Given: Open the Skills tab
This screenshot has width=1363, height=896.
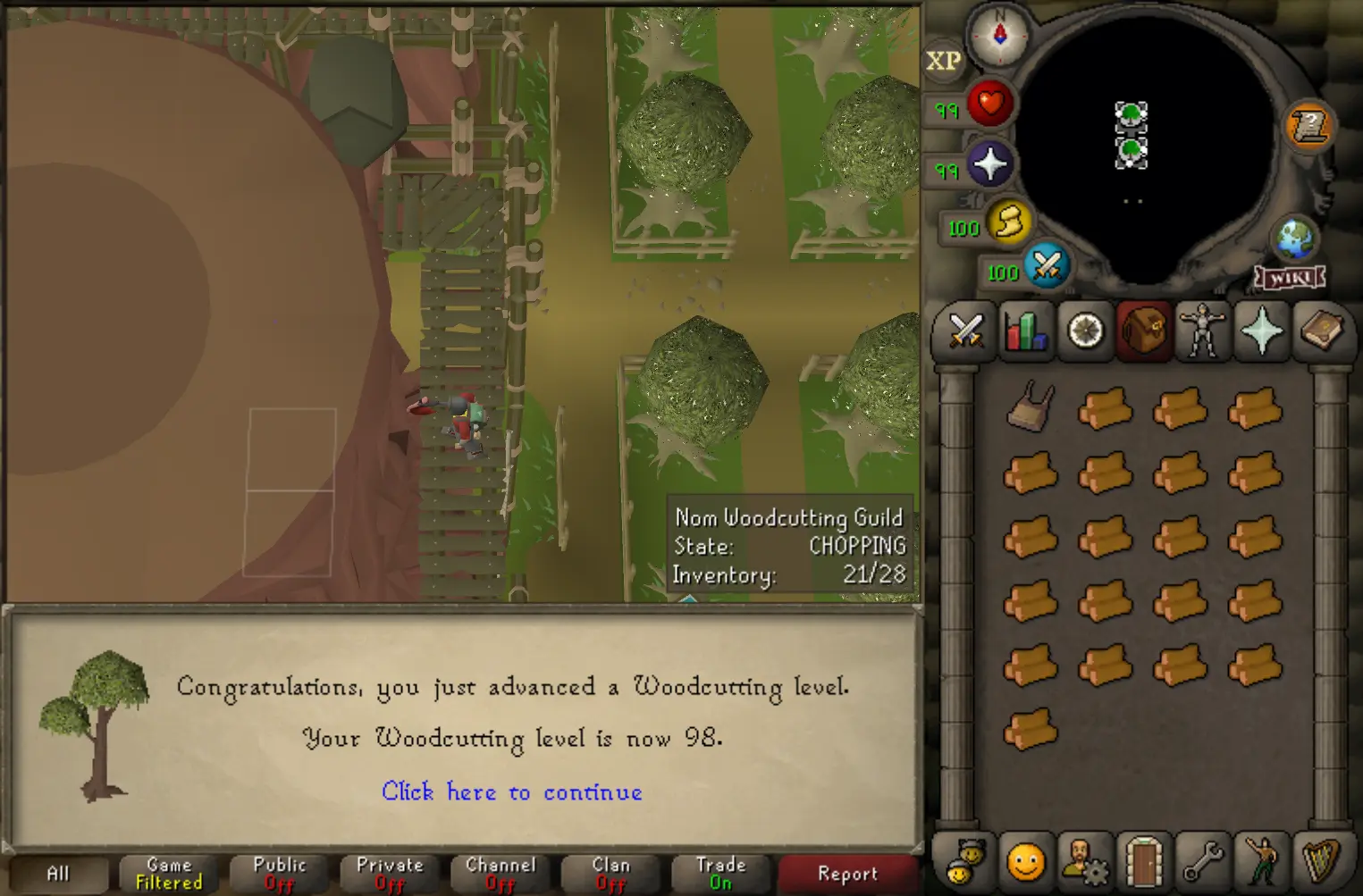Looking at the screenshot, I should [1024, 332].
